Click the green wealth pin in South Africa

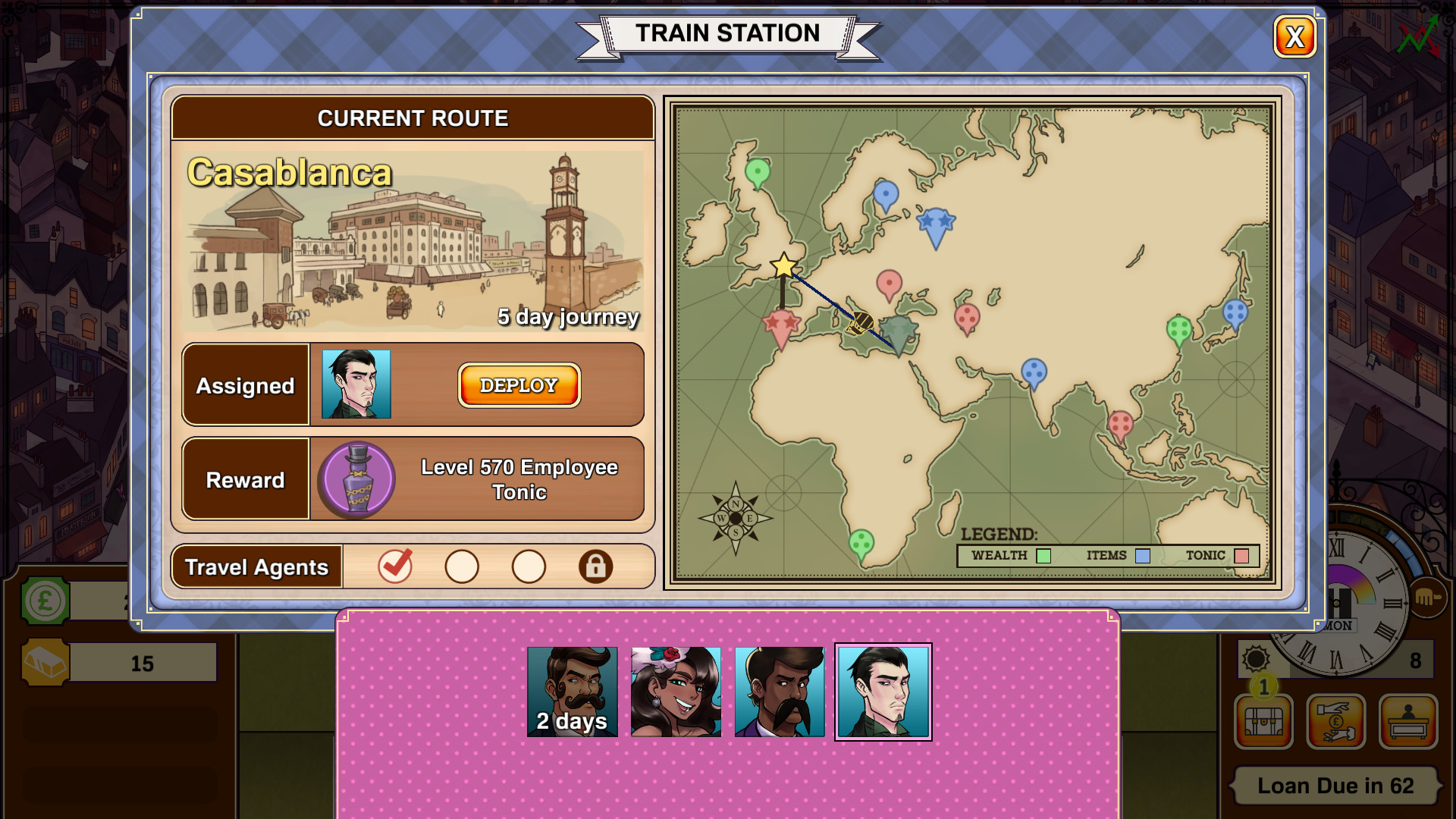(x=863, y=541)
